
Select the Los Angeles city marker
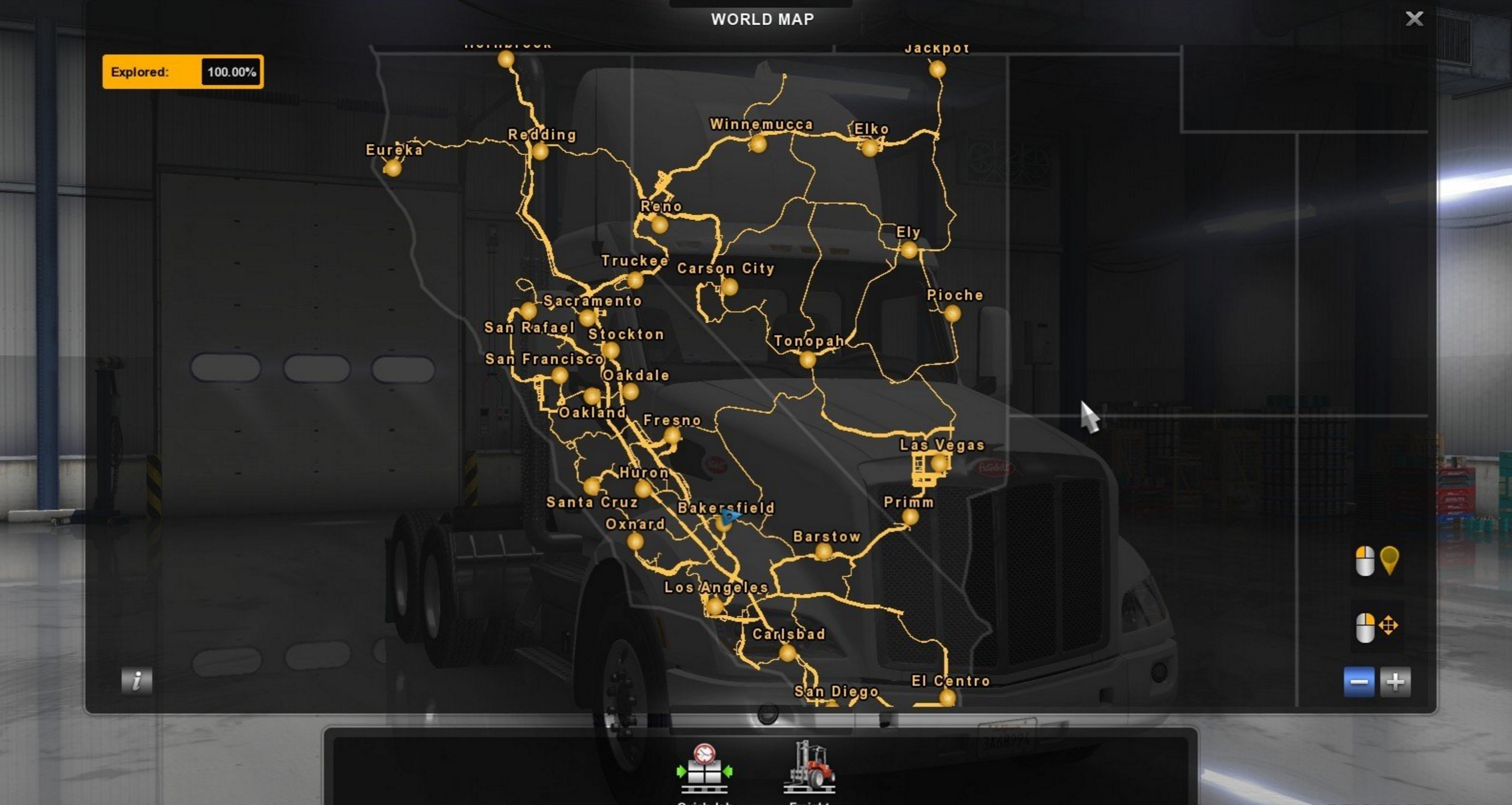point(715,606)
